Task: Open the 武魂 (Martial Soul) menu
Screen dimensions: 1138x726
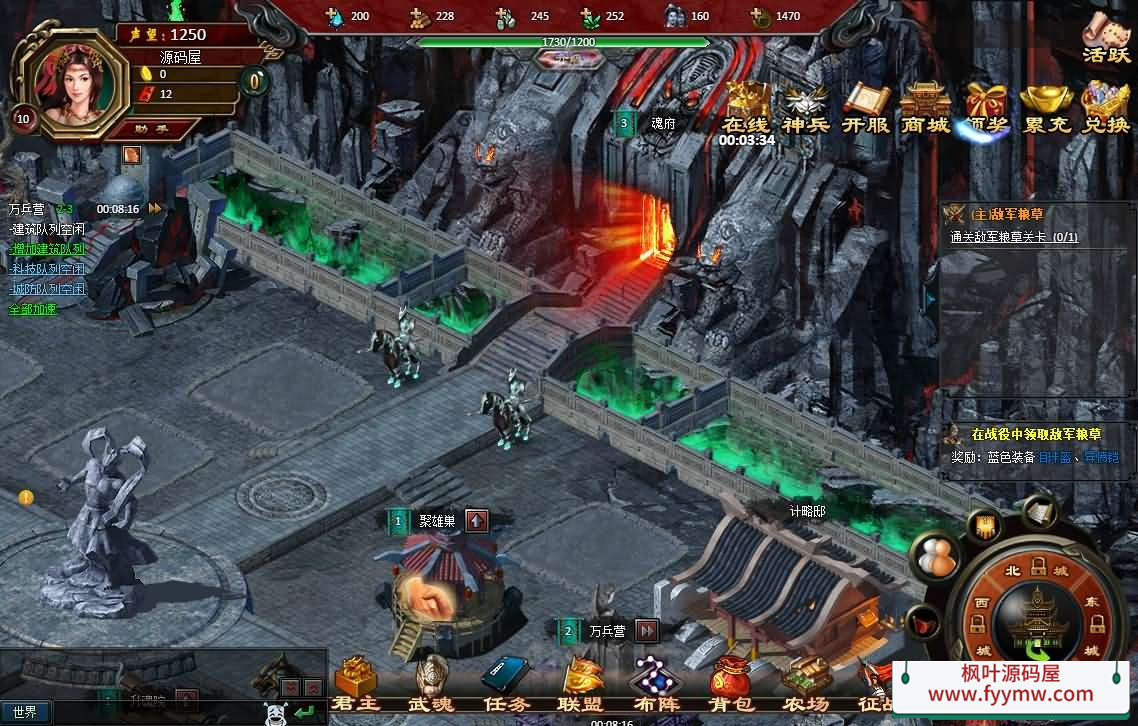Action: pyautogui.click(x=431, y=682)
